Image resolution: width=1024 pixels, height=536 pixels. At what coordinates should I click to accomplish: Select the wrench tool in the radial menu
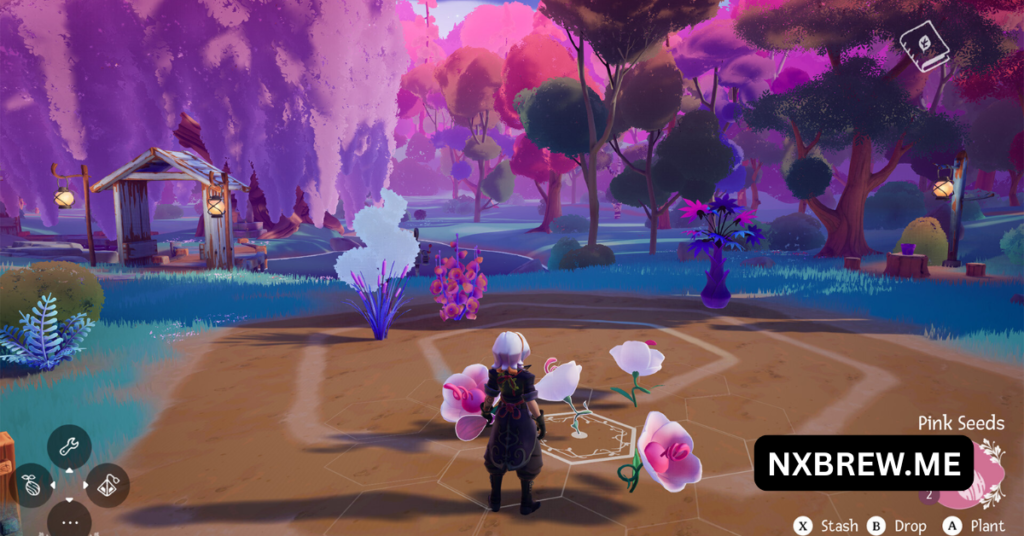69,447
